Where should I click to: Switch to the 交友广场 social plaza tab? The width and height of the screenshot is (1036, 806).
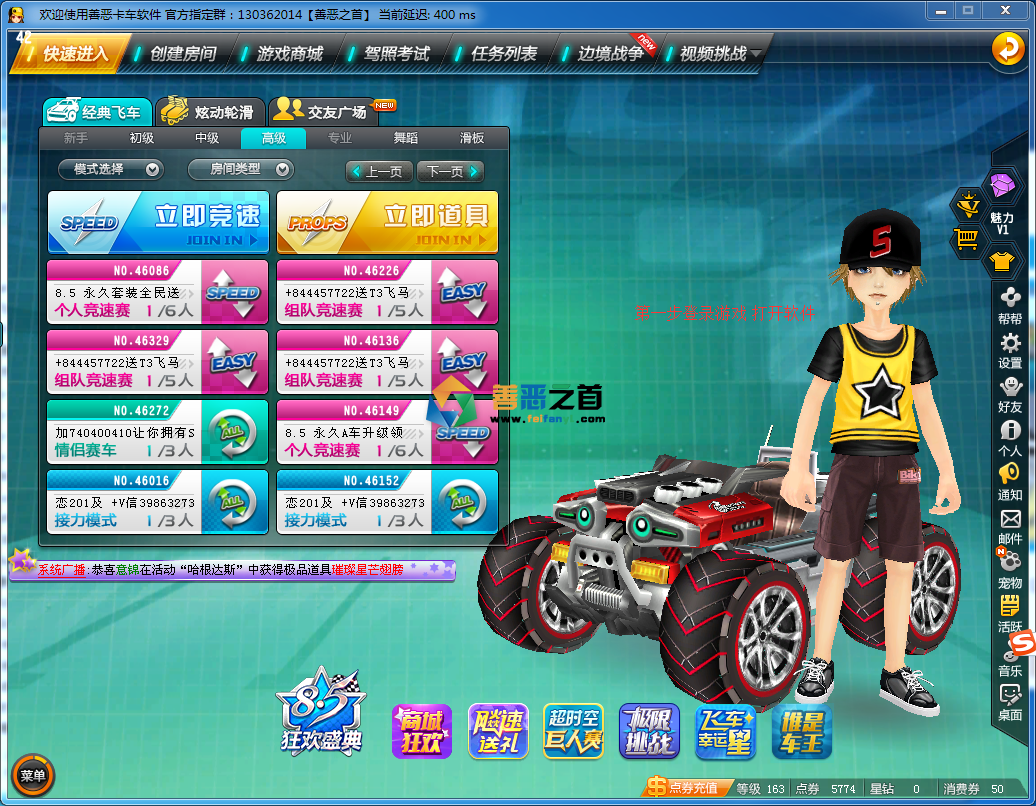[x=322, y=112]
